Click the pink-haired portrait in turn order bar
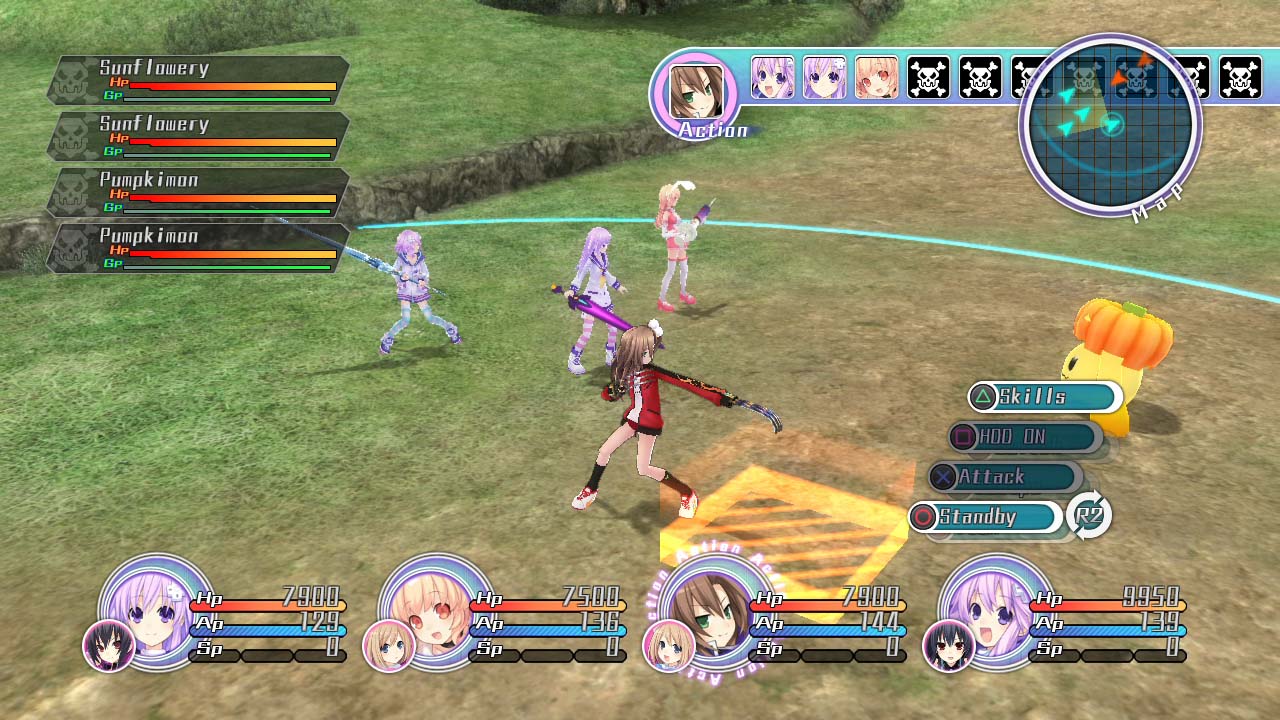This screenshot has height=720, width=1280. click(x=876, y=78)
